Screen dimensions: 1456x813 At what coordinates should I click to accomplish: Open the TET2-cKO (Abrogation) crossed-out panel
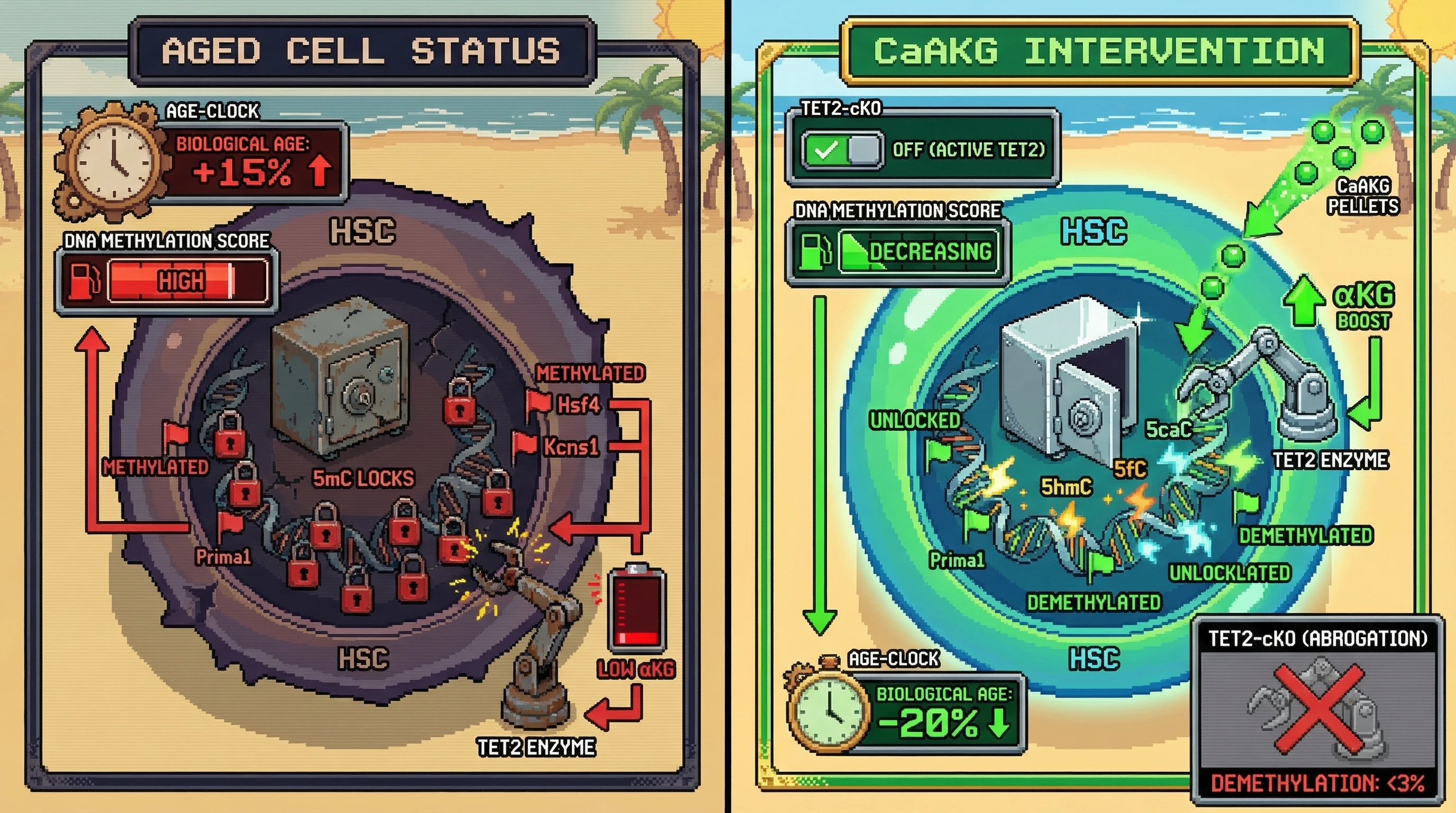[x=1317, y=710]
